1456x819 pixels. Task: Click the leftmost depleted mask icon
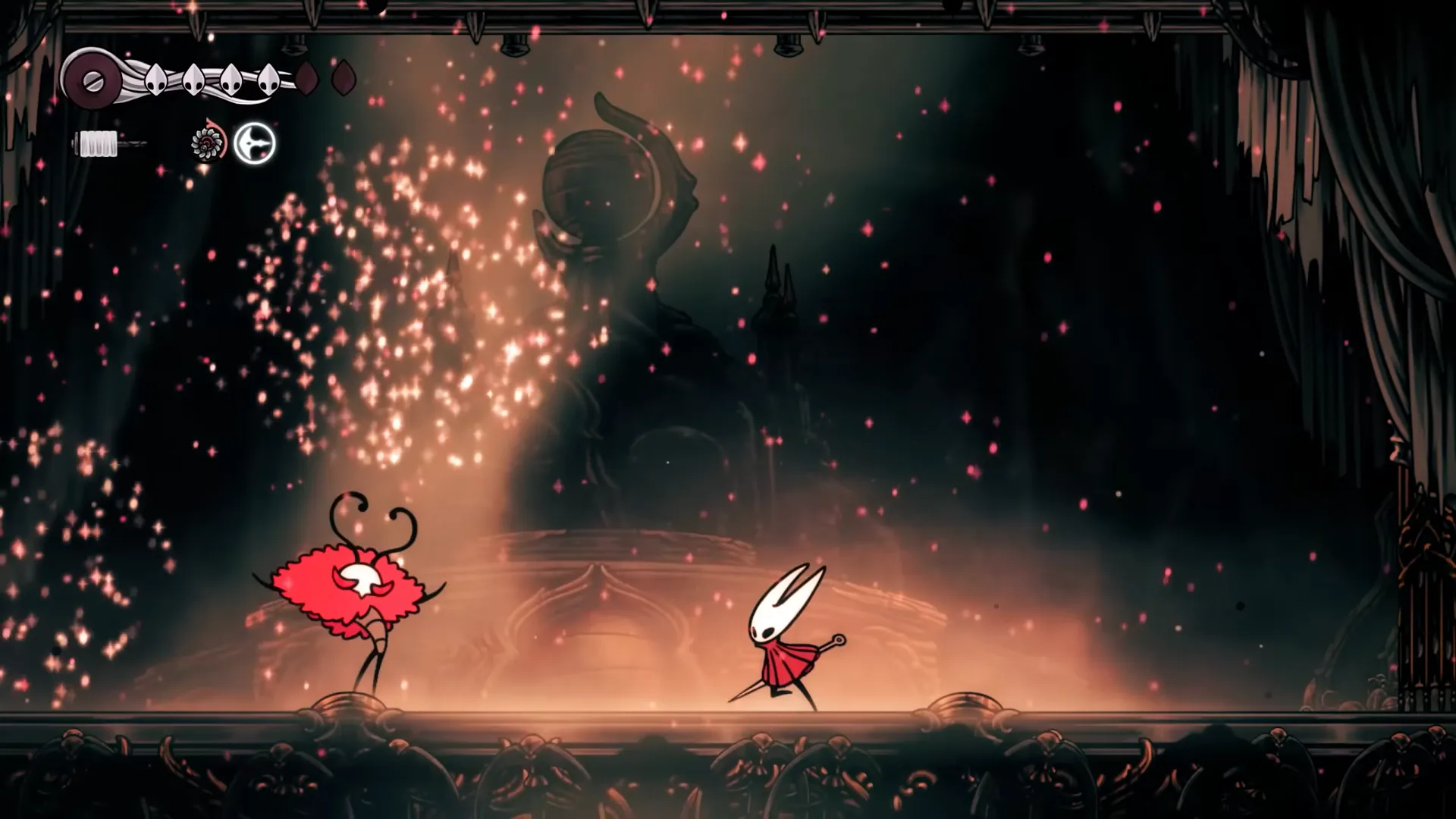306,78
